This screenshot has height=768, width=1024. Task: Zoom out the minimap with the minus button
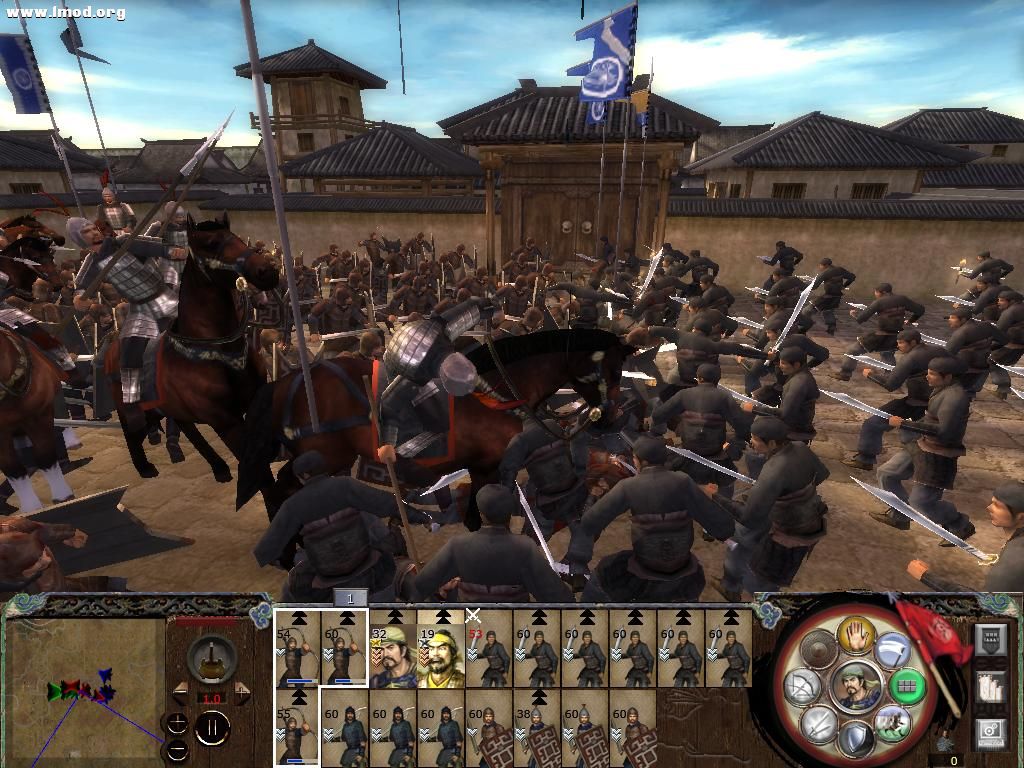[x=177, y=749]
